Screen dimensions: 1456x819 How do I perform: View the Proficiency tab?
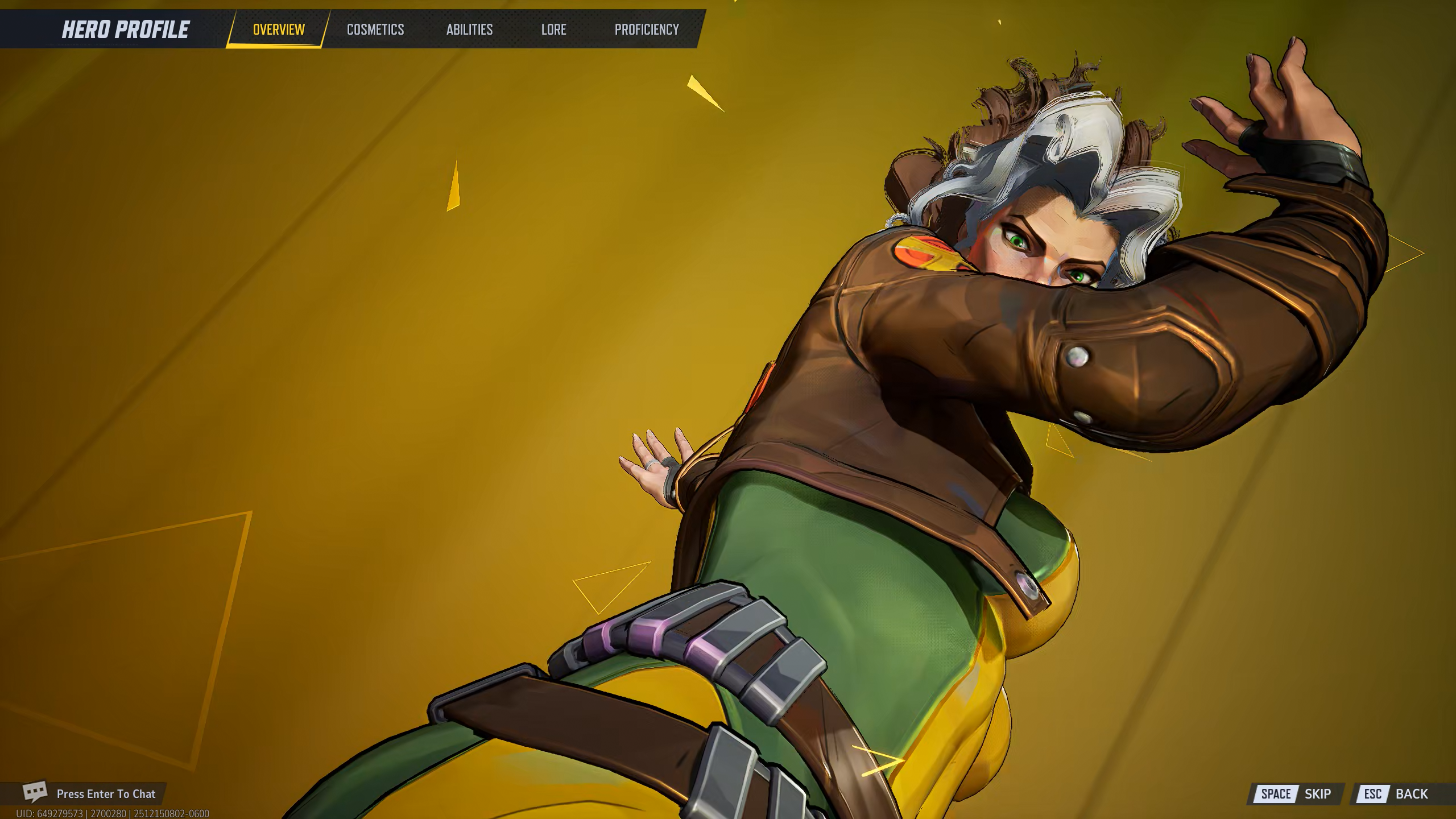pyautogui.click(x=647, y=30)
